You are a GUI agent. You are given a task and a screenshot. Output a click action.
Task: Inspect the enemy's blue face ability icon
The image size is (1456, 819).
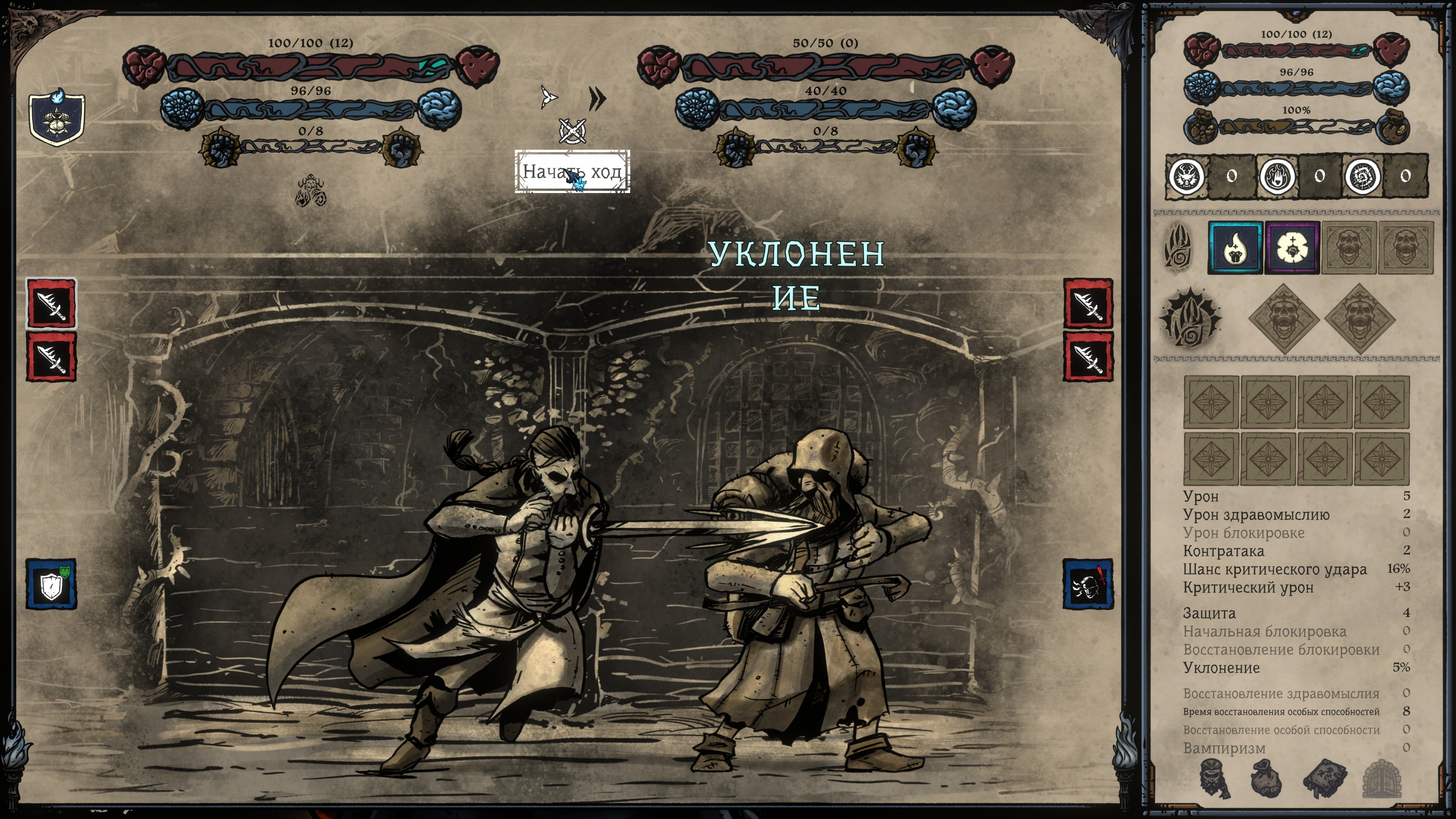coord(1087,584)
